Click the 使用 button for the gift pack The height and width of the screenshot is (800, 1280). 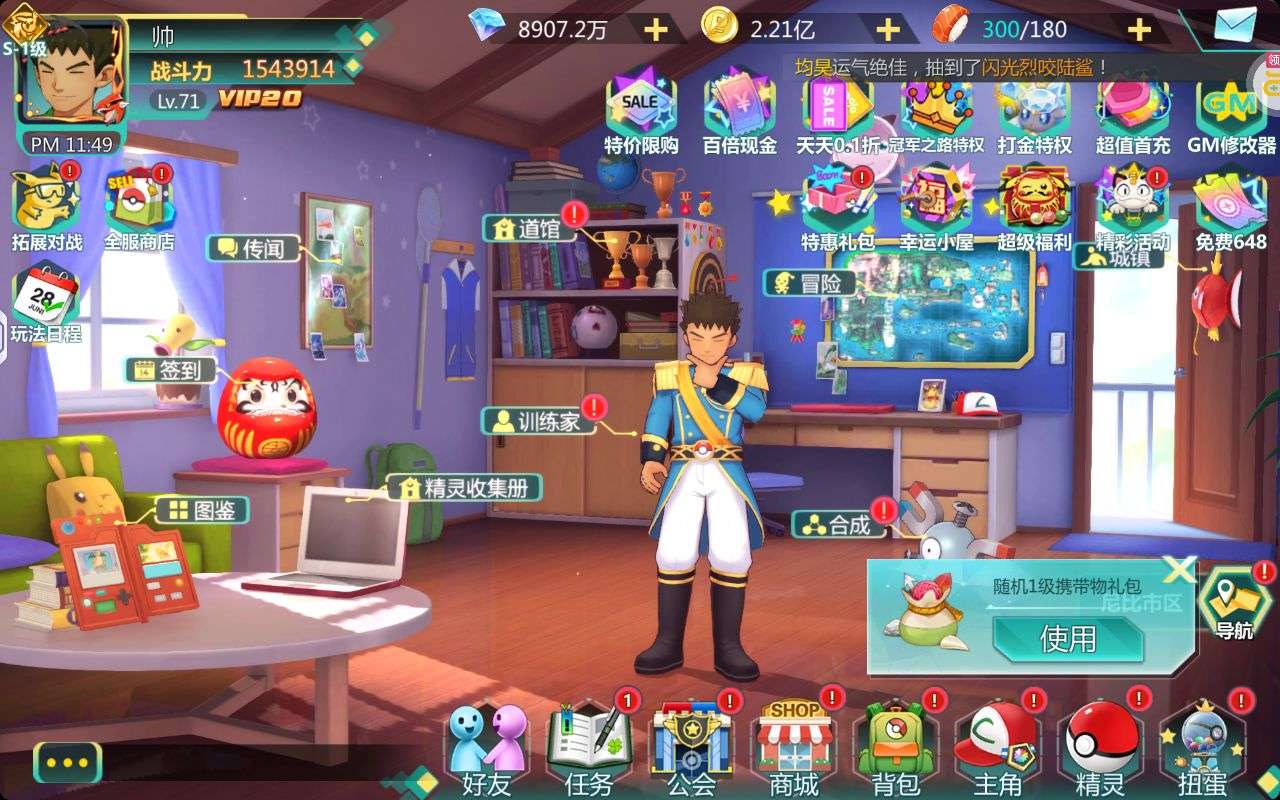click(x=1067, y=638)
